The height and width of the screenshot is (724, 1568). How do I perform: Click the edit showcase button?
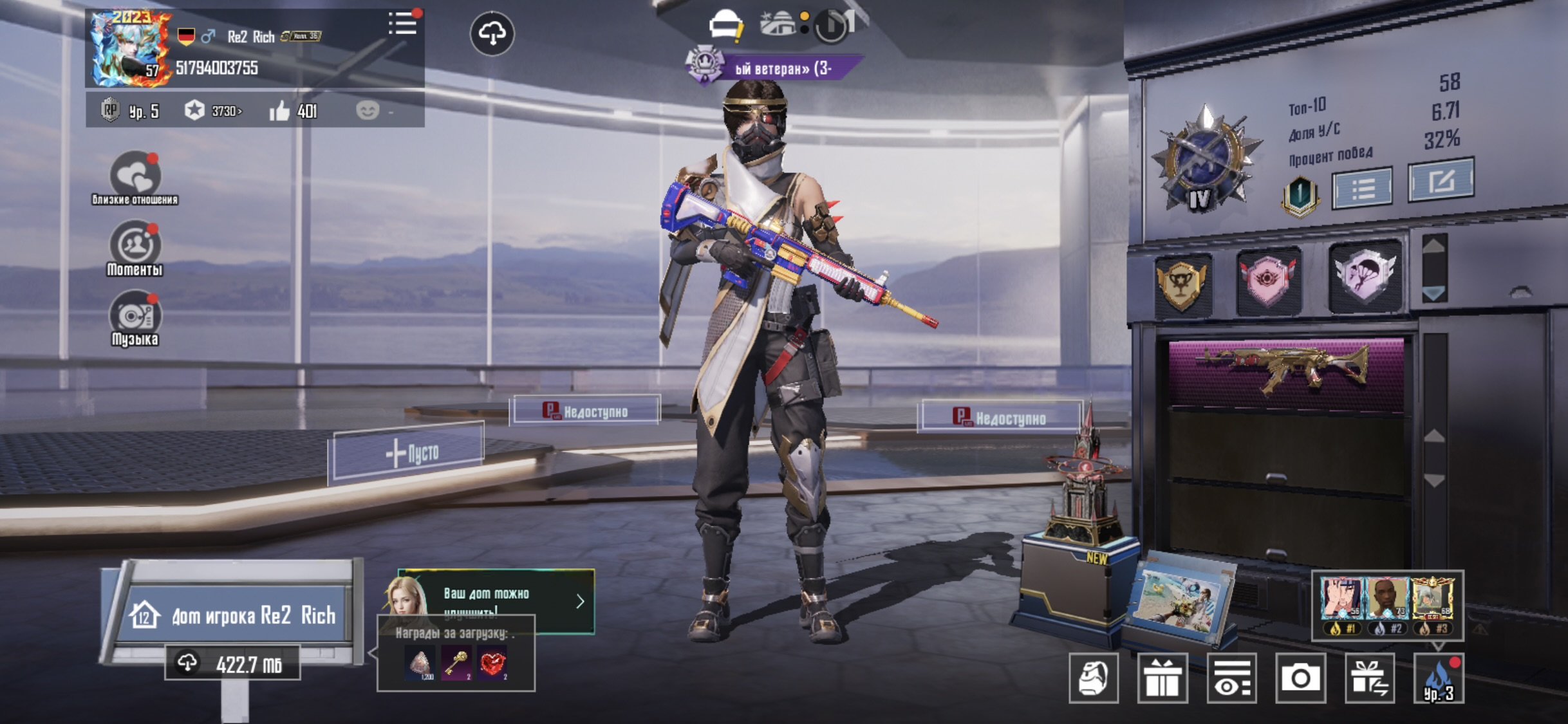pos(1441,181)
